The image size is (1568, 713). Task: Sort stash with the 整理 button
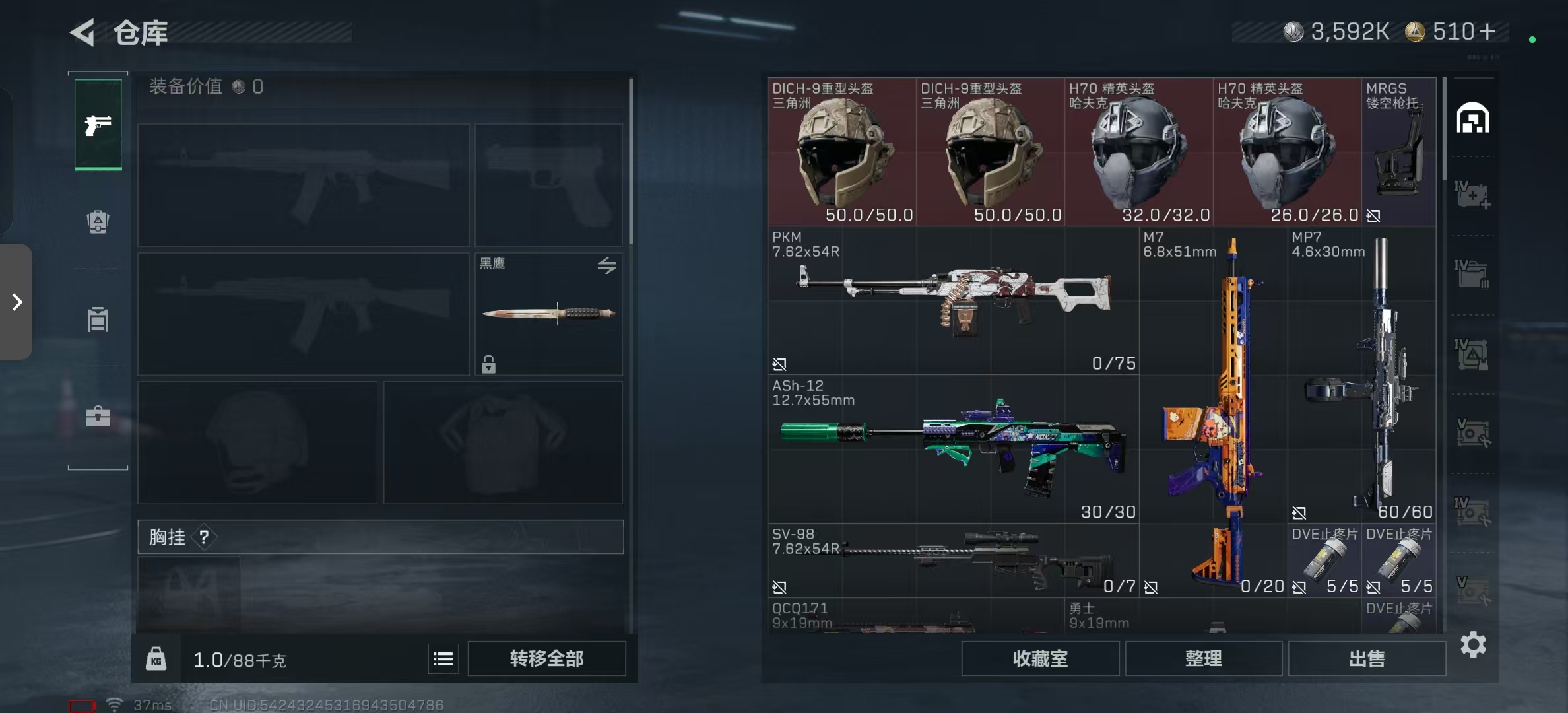pyautogui.click(x=1203, y=658)
